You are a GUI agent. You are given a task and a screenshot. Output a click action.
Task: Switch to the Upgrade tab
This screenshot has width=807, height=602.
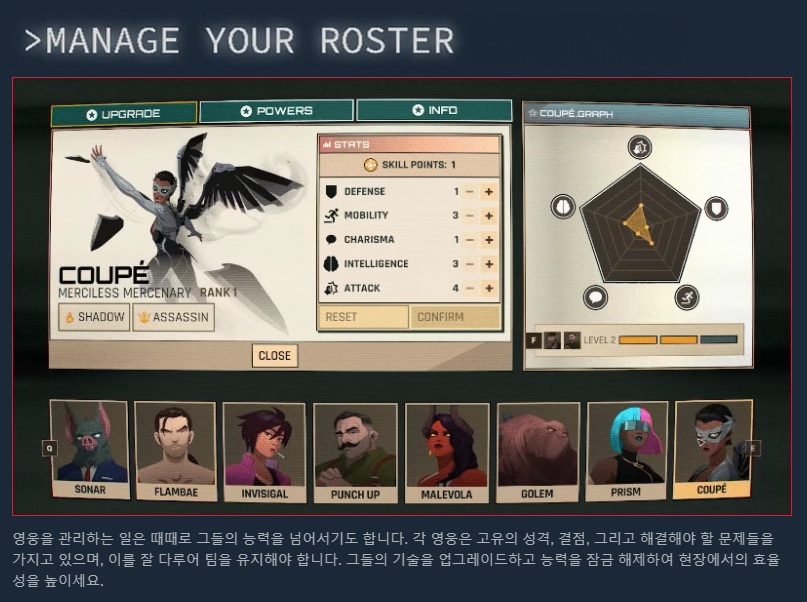click(124, 114)
